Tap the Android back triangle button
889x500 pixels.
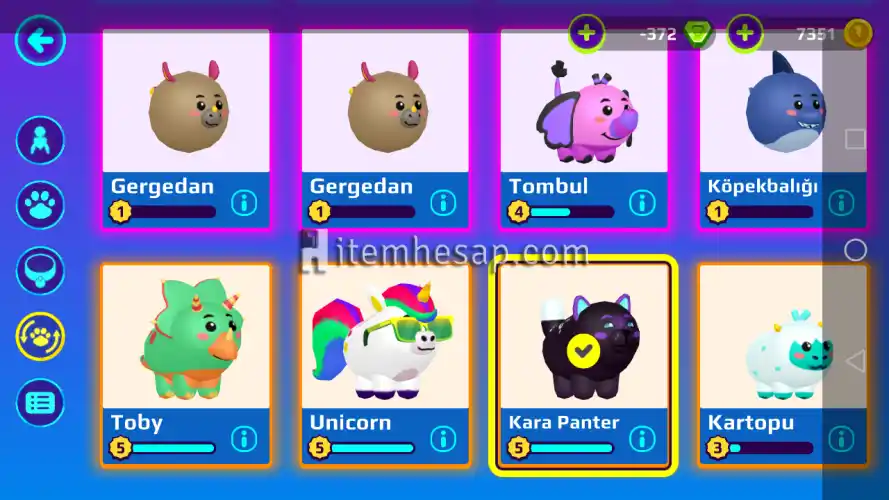[855, 360]
